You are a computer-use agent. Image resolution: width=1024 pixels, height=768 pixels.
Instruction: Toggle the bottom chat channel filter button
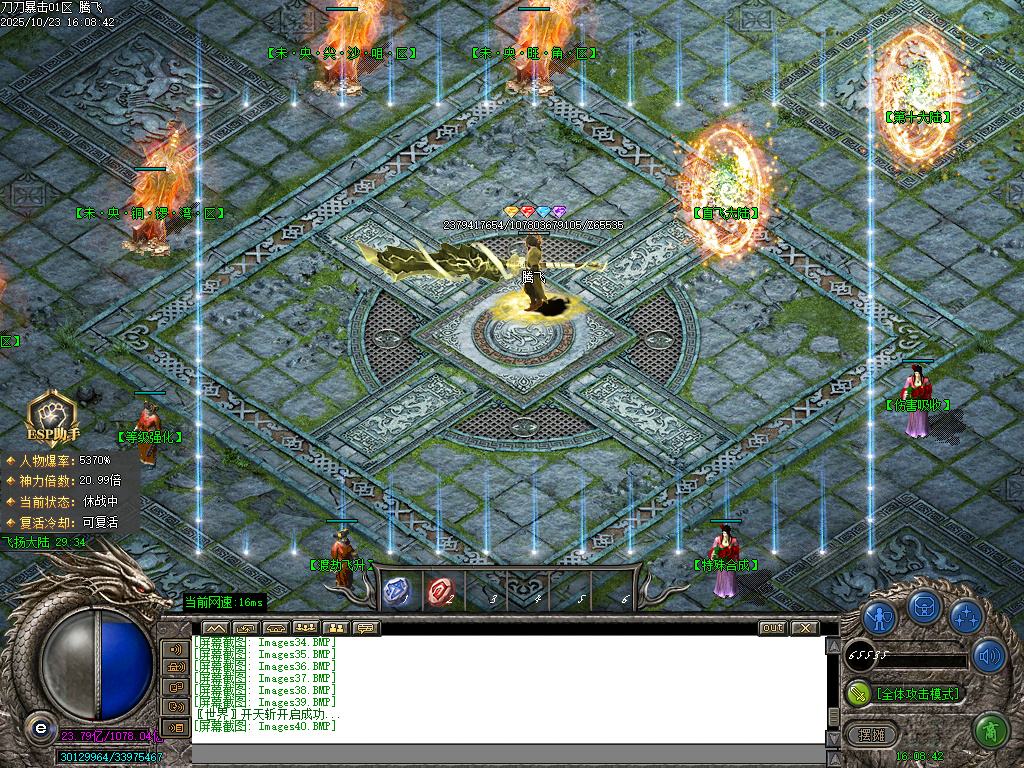coord(175,727)
